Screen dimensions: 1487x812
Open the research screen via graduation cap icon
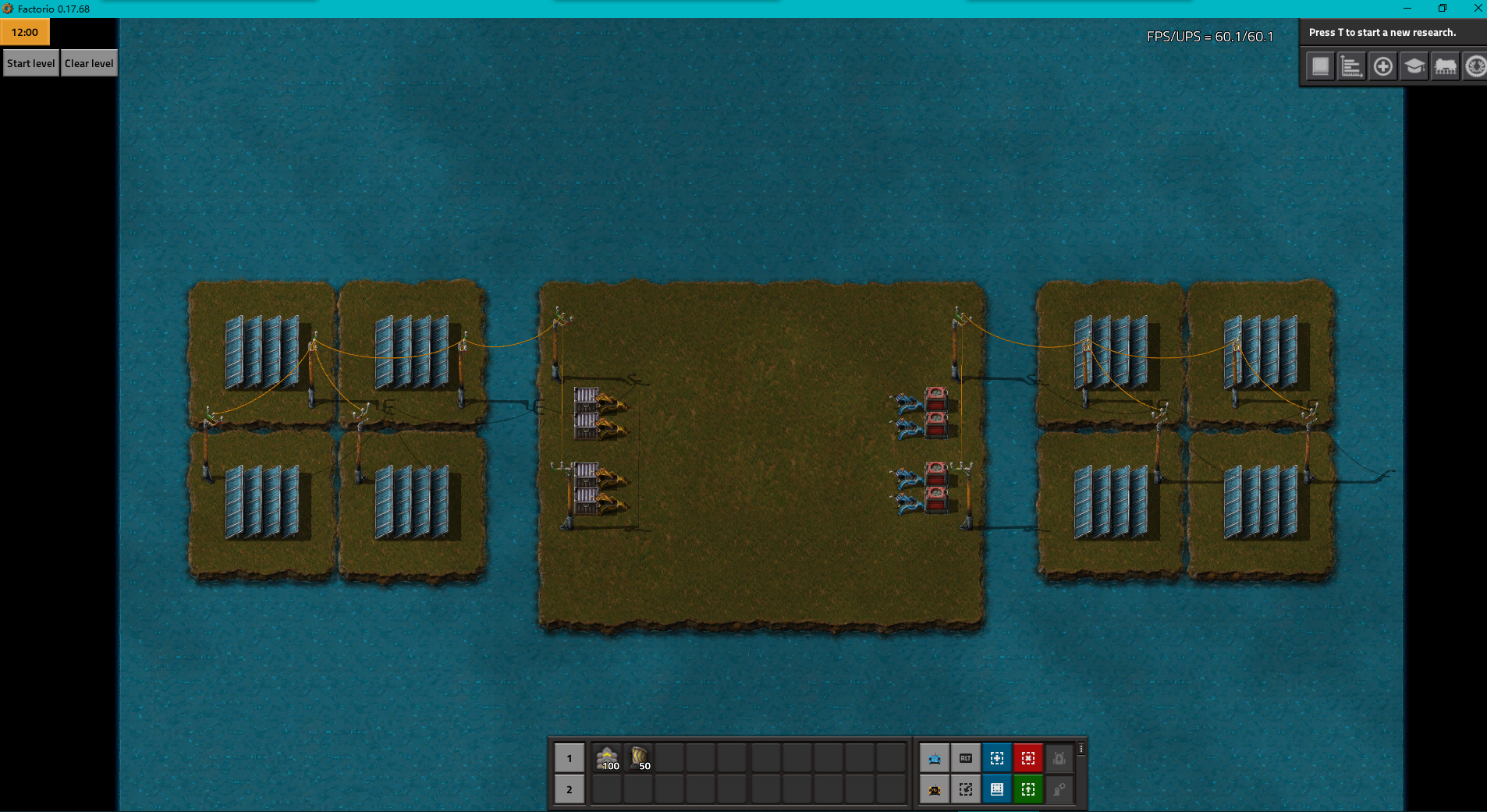[x=1414, y=66]
